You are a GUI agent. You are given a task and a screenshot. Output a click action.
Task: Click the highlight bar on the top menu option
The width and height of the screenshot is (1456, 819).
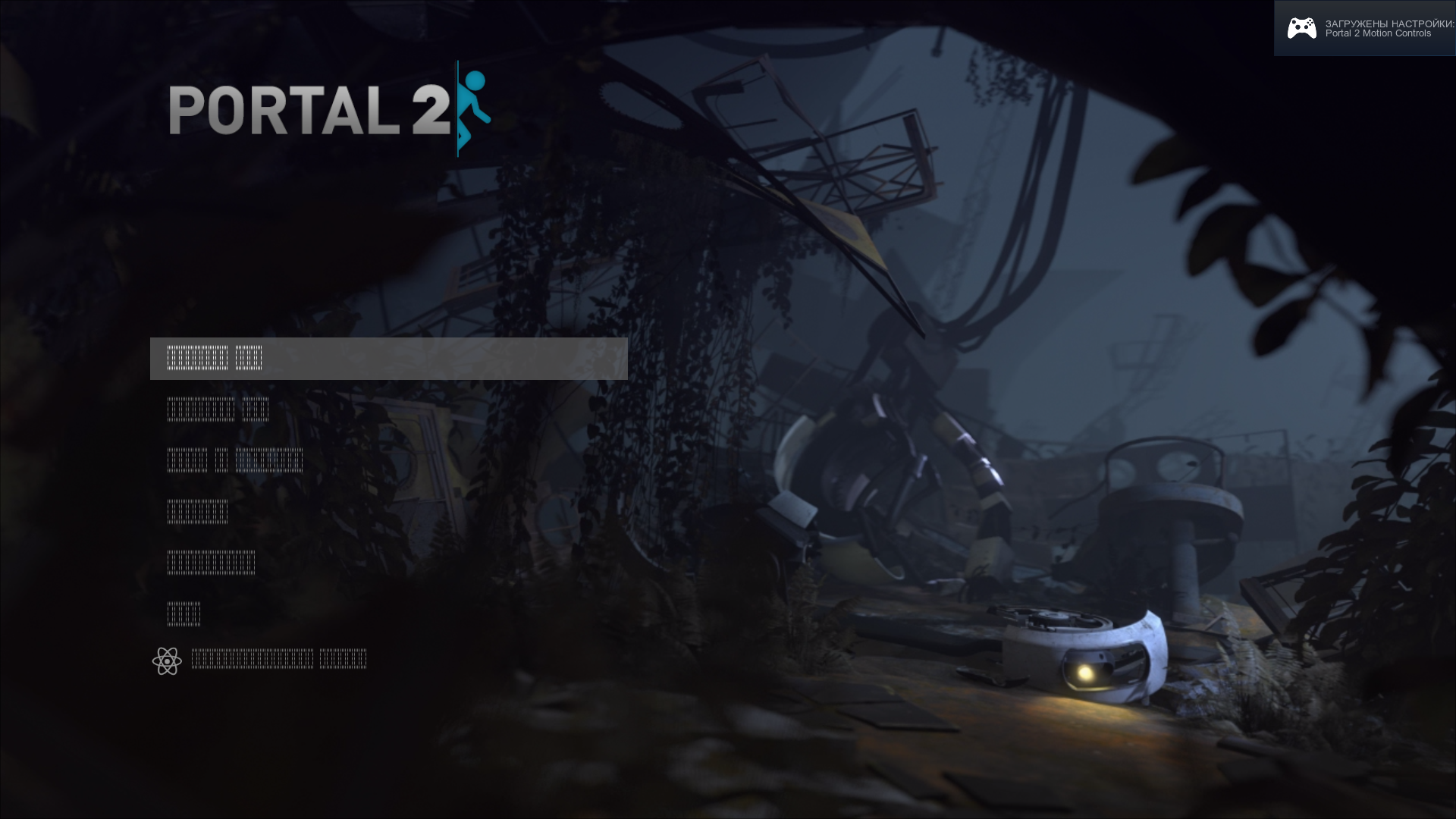coord(388,358)
